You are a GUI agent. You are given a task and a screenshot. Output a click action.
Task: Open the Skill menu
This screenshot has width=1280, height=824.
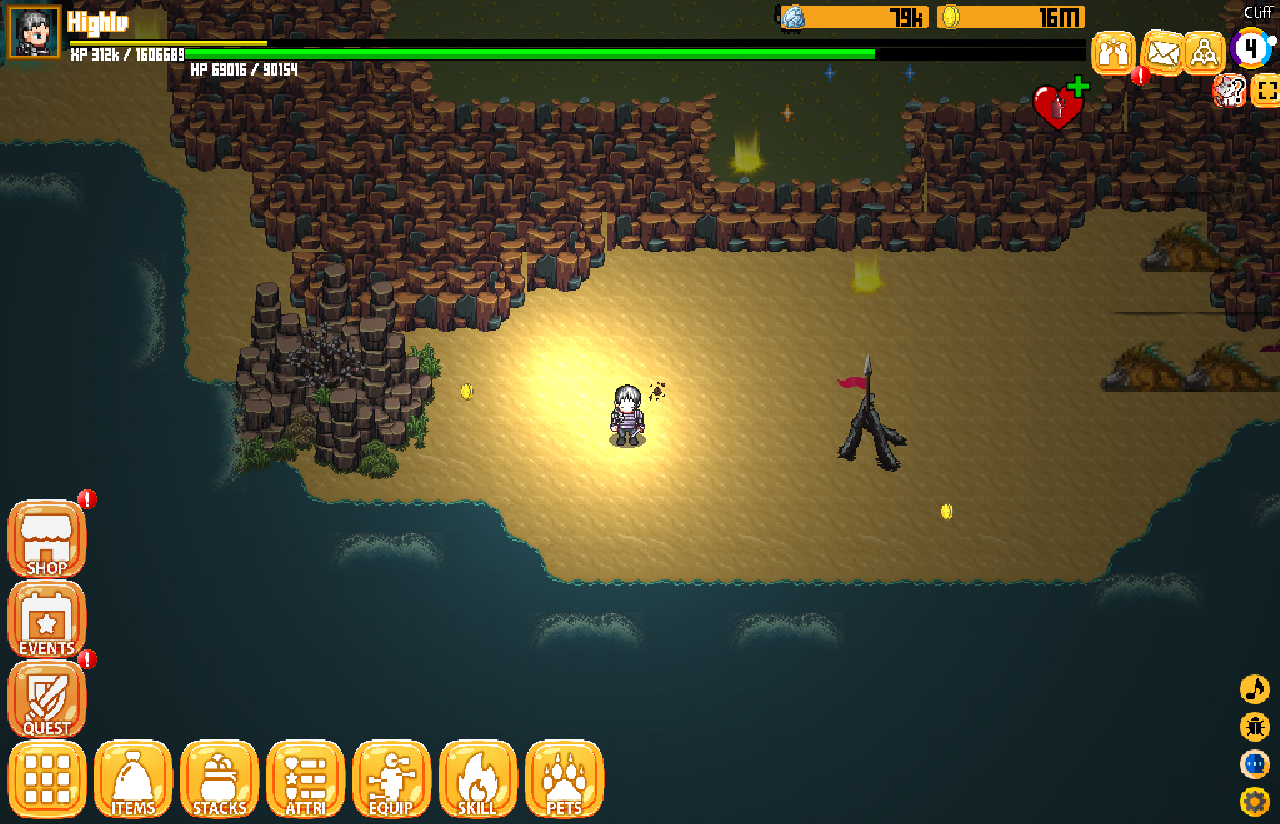[477, 779]
